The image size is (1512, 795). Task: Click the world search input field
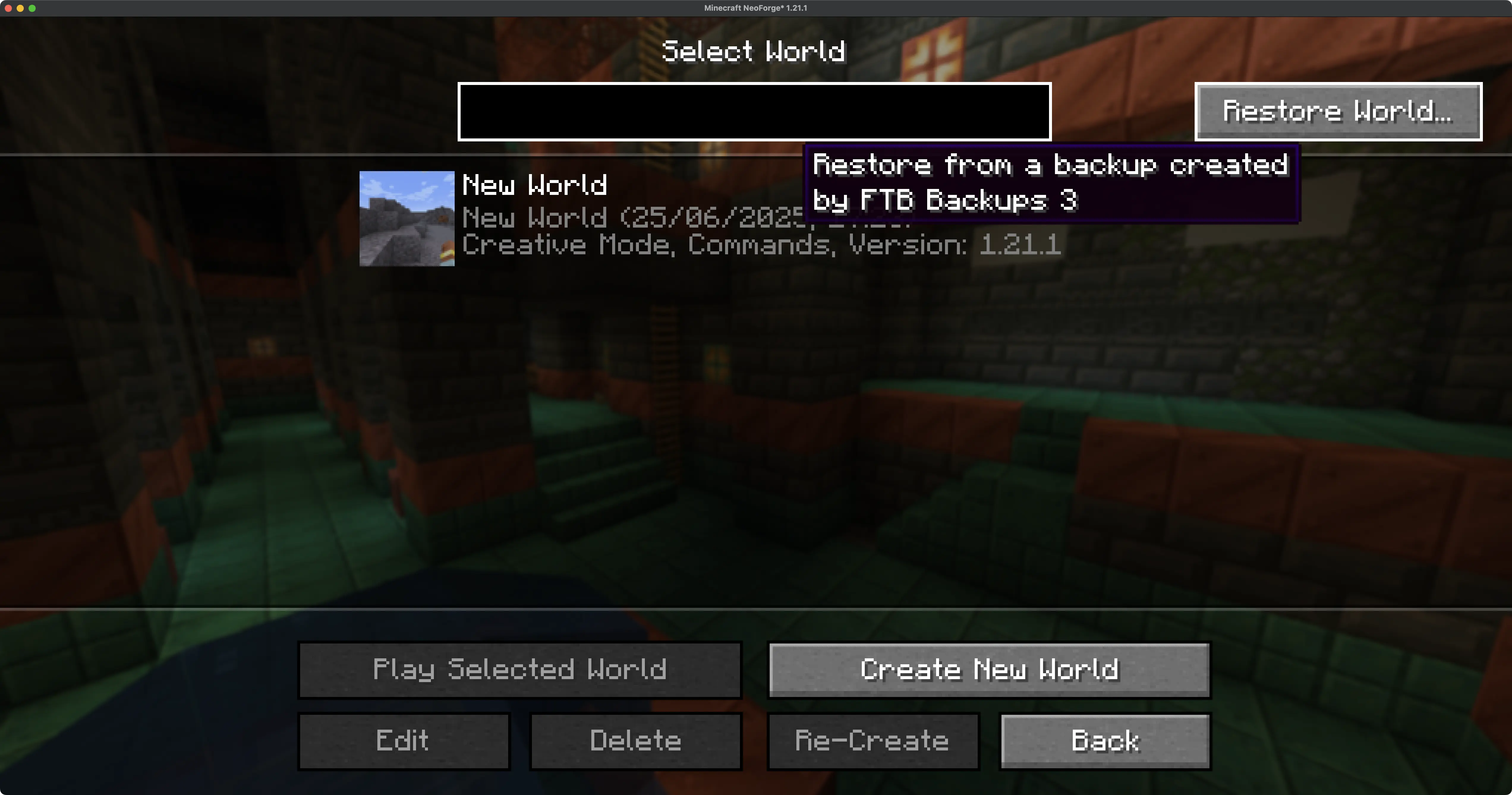pos(755,111)
